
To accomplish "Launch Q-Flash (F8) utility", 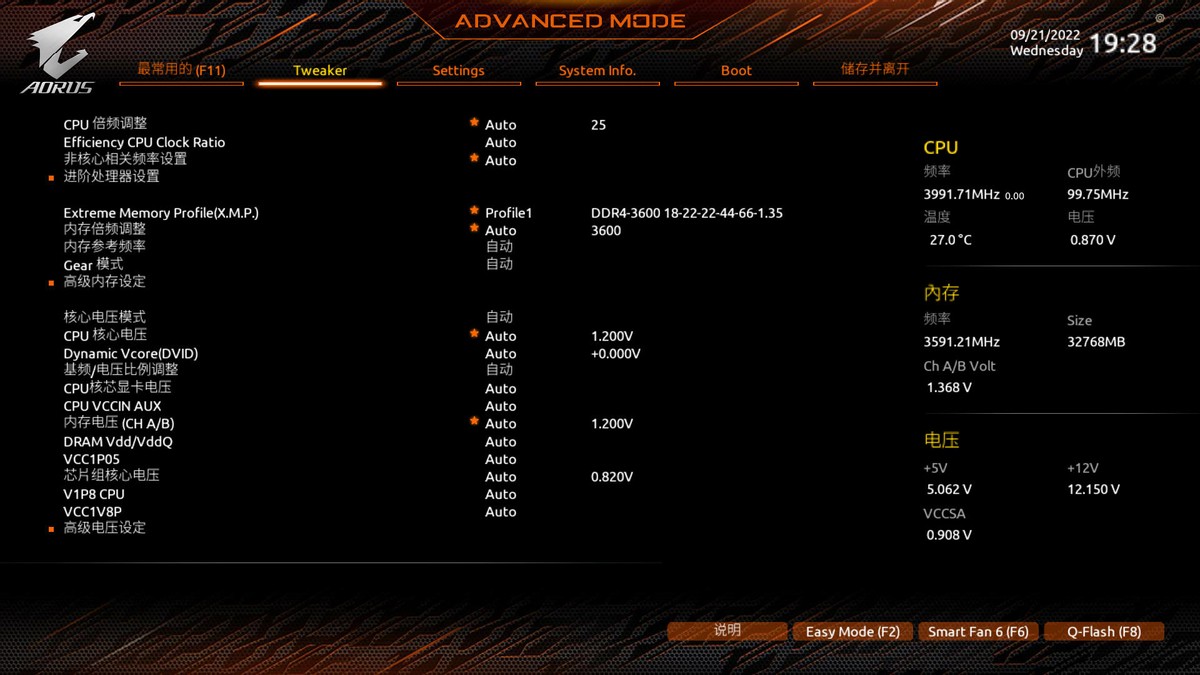I will pos(1104,632).
